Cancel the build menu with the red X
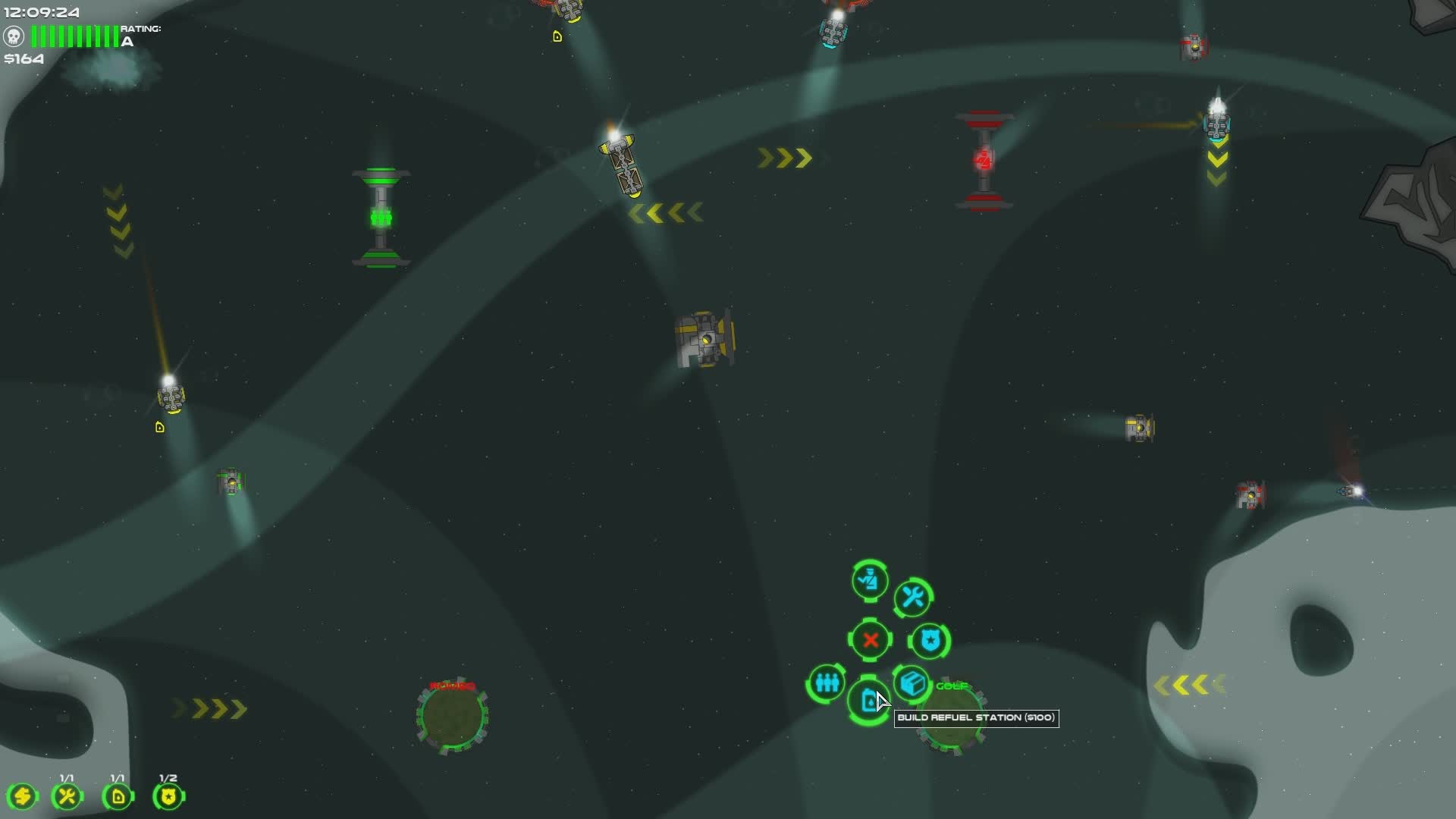Image resolution: width=1456 pixels, height=819 pixels. 870,639
